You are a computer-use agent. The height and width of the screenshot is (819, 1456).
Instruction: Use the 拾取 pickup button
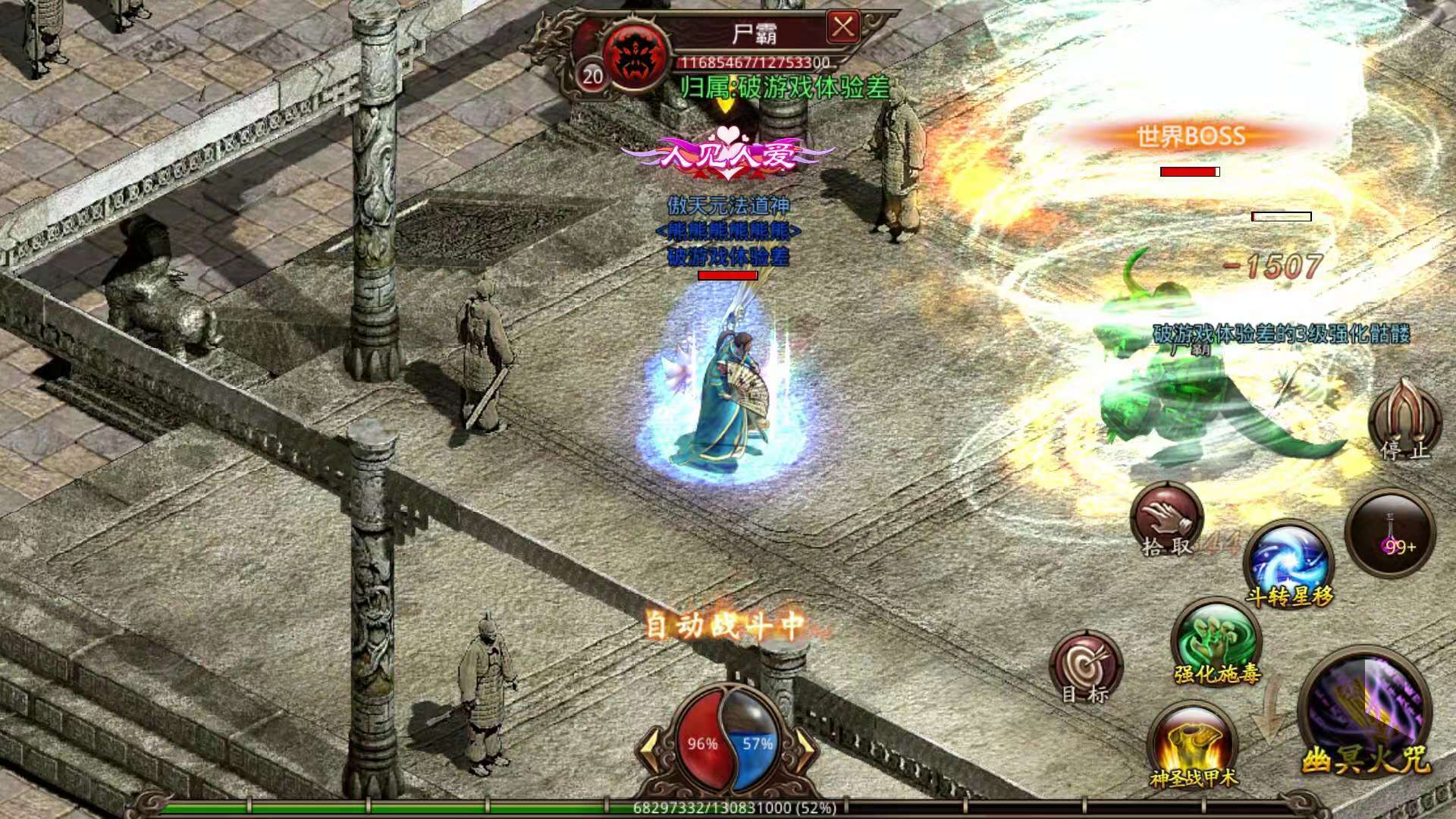coord(1166,521)
